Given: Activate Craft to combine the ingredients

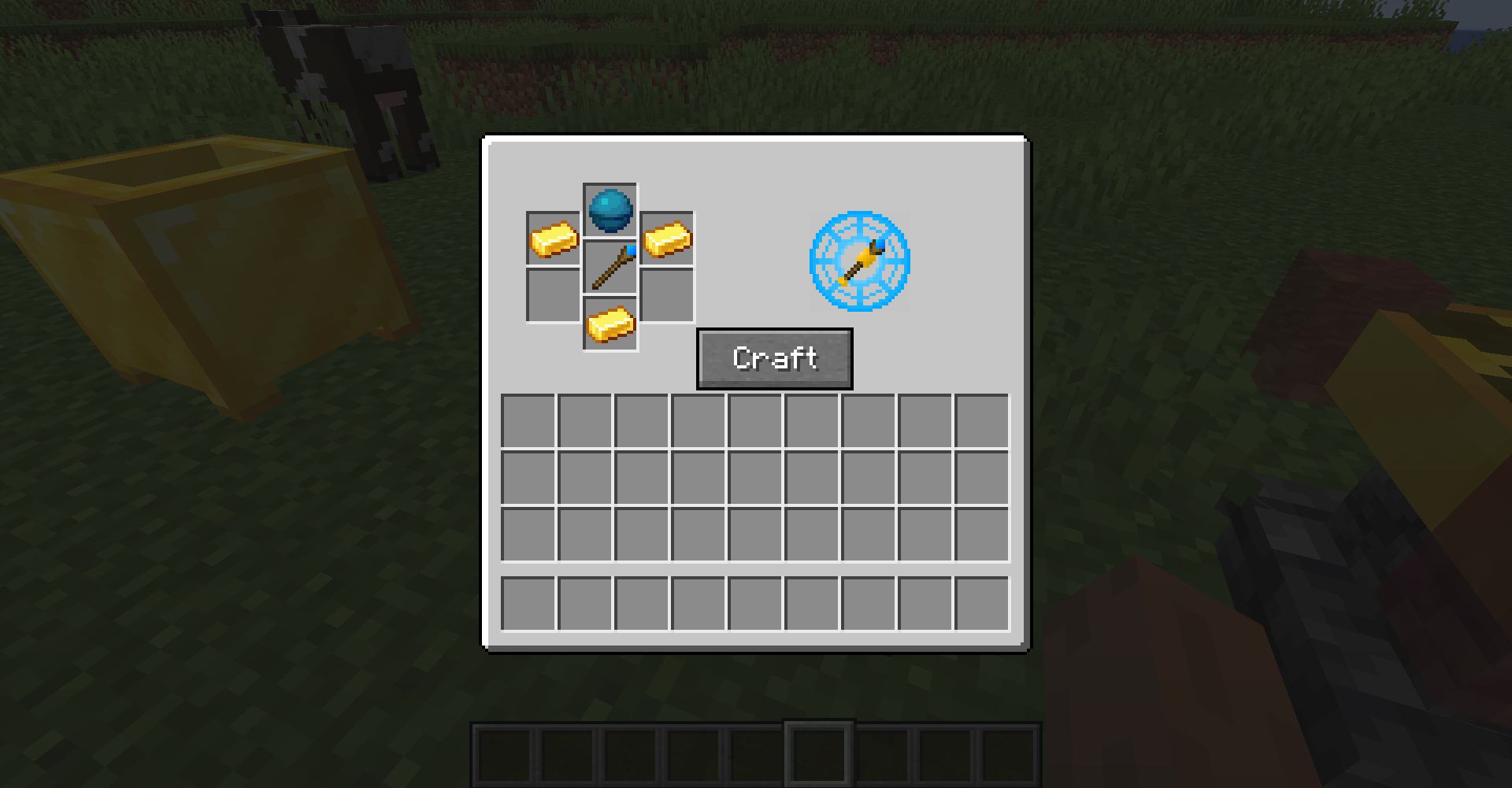Looking at the screenshot, I should click(773, 358).
